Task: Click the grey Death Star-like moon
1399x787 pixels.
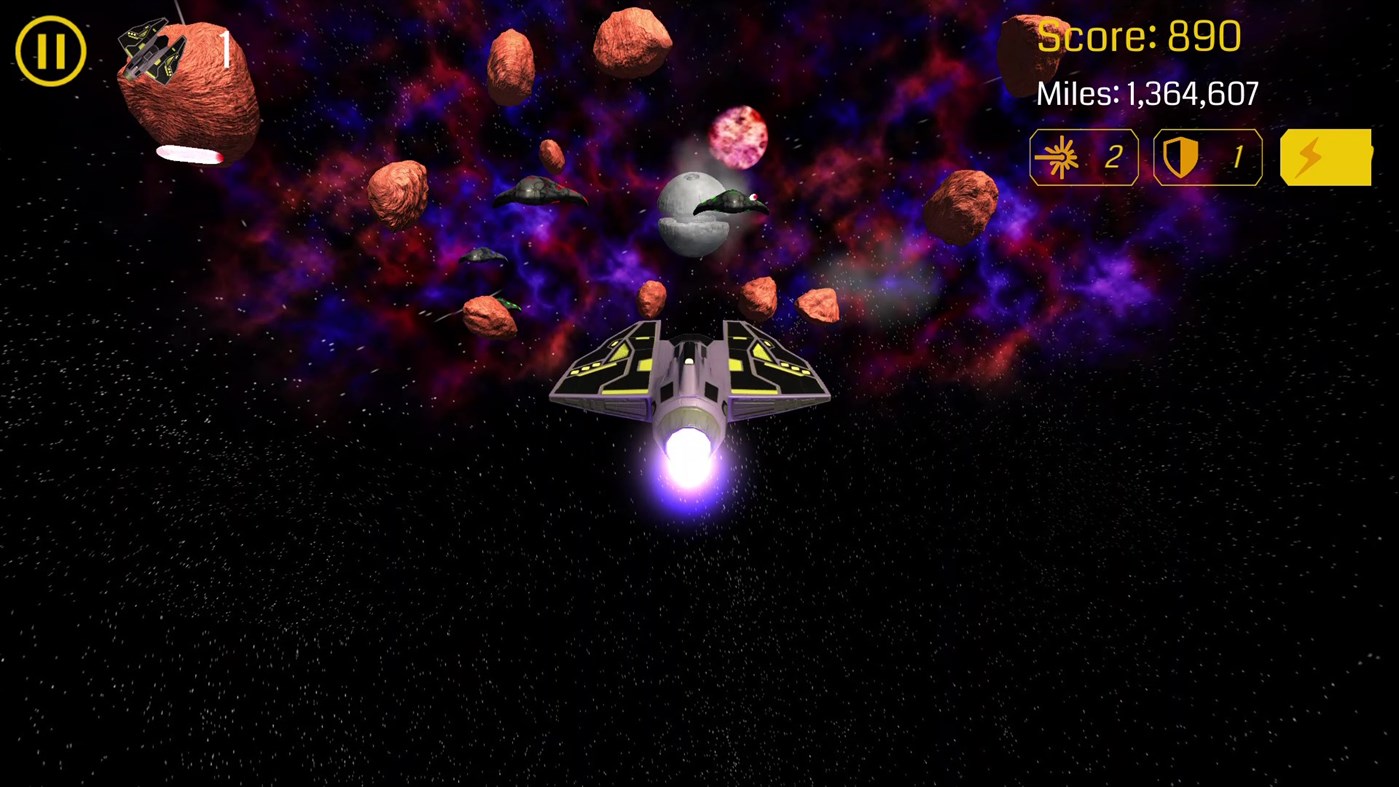Action: (695, 215)
